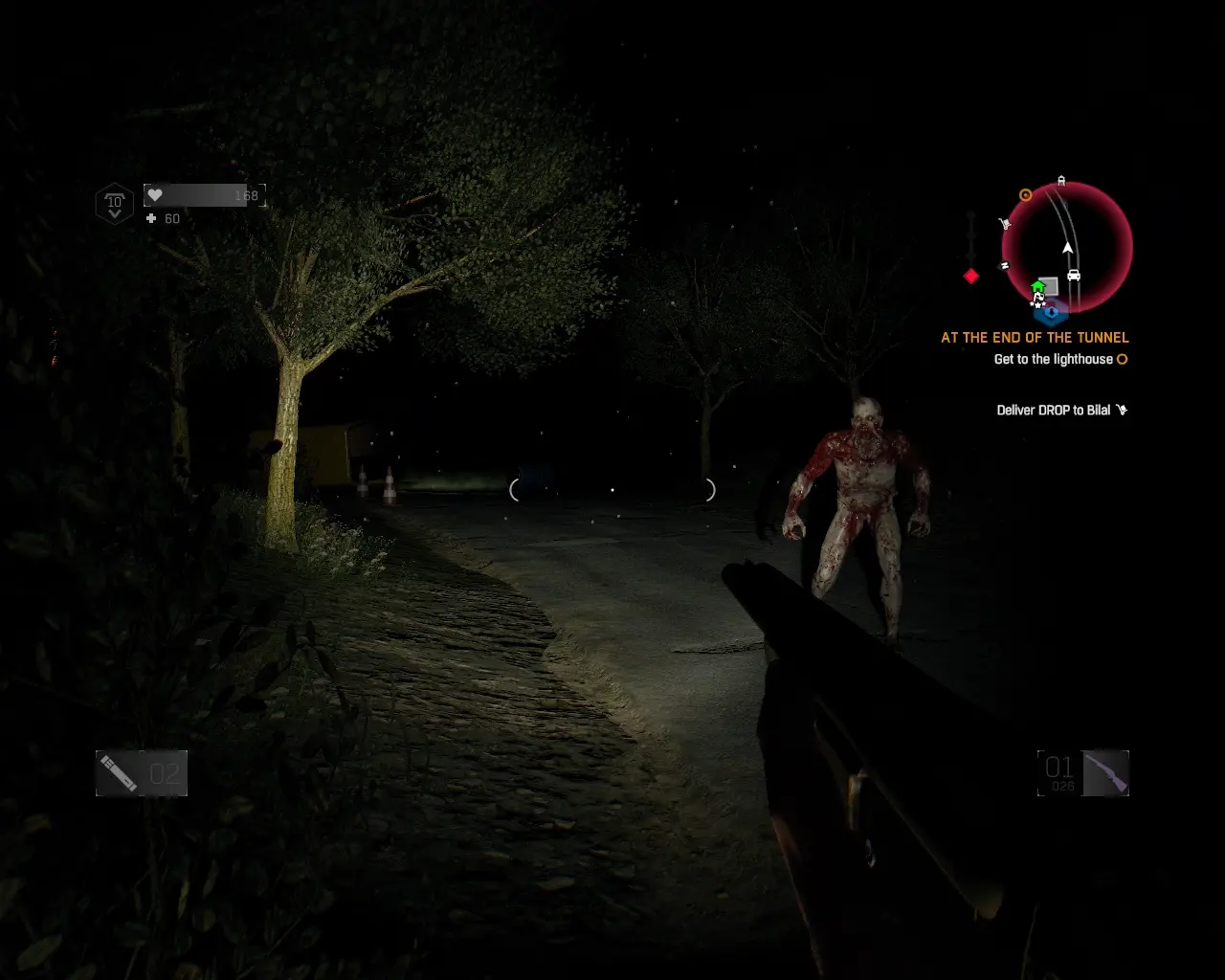
Task: Select the flashlight equipment slot
Action: click(x=142, y=773)
